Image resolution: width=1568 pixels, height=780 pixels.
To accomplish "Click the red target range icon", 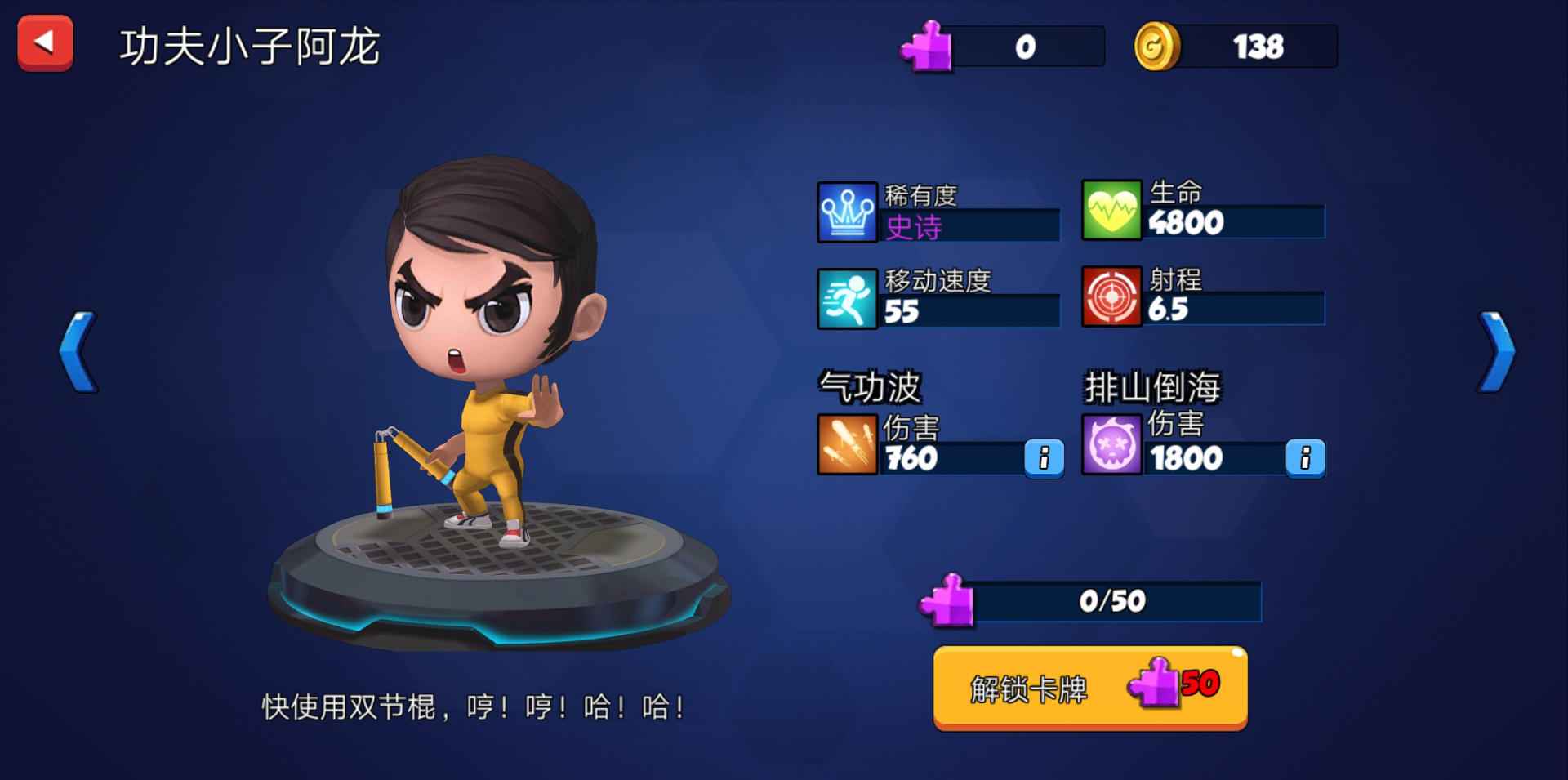I will click(1112, 298).
